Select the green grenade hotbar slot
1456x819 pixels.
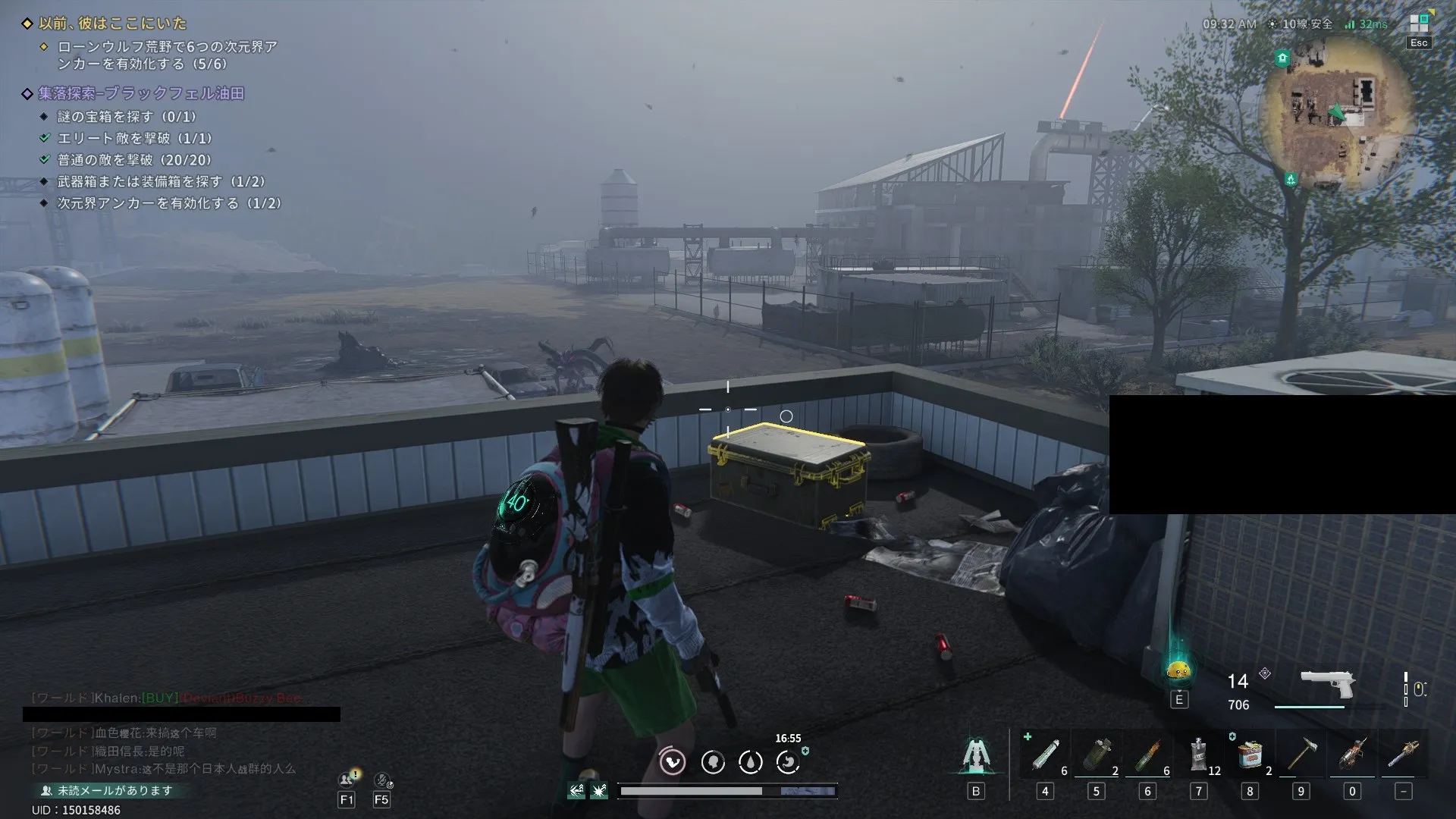tap(1096, 755)
